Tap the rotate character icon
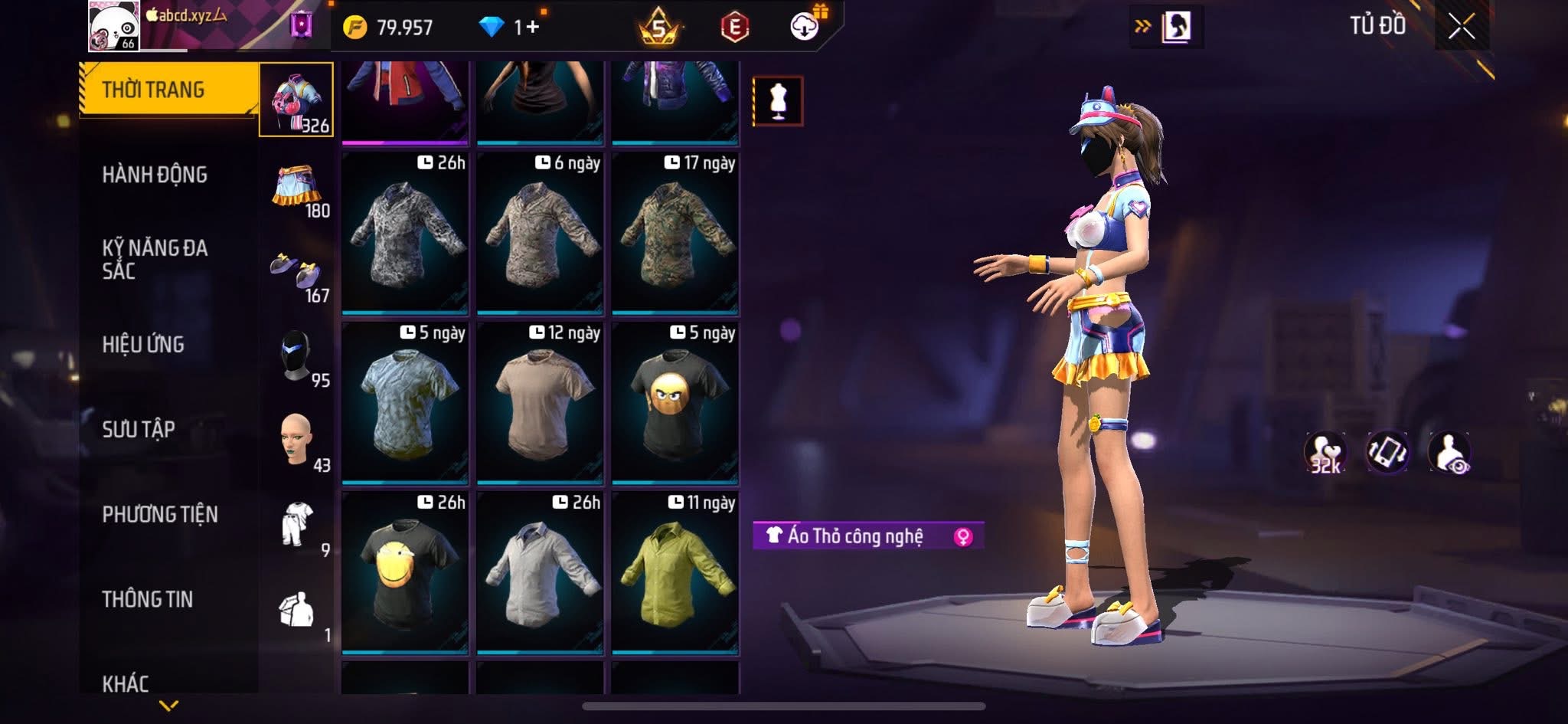This screenshot has height=724, width=1568. pyautogui.click(x=1387, y=452)
